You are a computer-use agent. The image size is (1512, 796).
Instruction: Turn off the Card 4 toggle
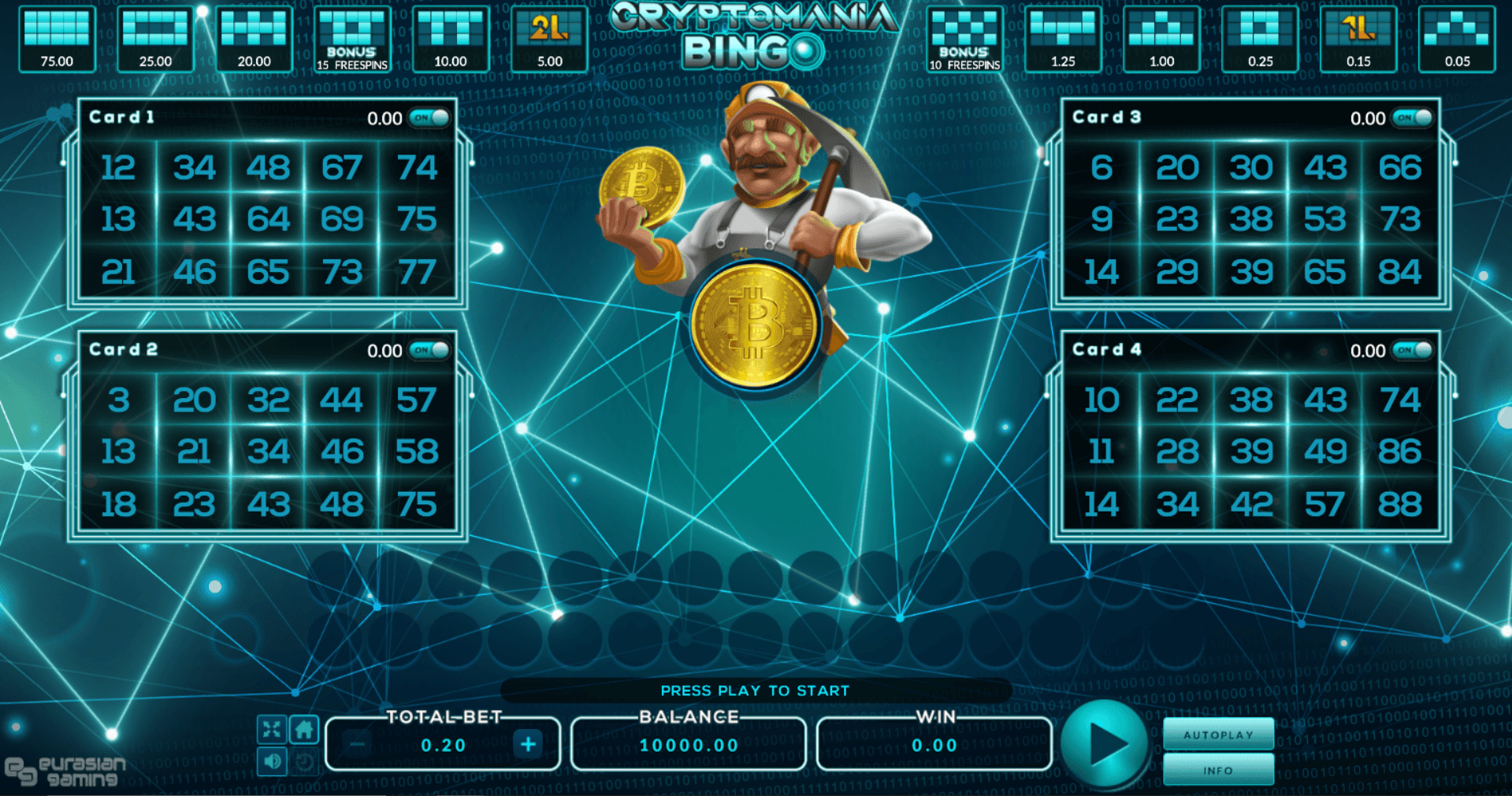1414,349
